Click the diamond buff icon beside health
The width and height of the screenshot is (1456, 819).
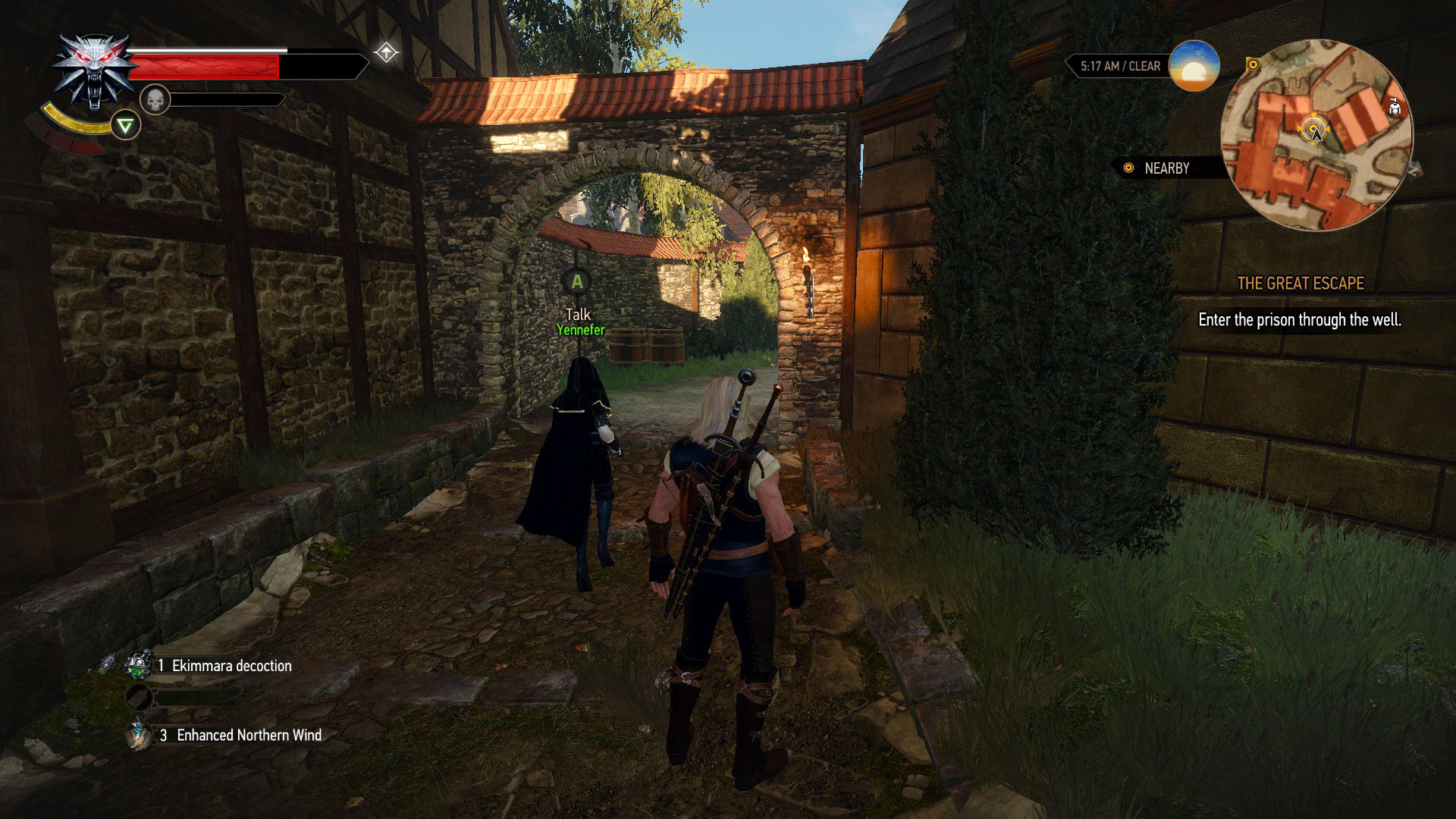(x=386, y=53)
